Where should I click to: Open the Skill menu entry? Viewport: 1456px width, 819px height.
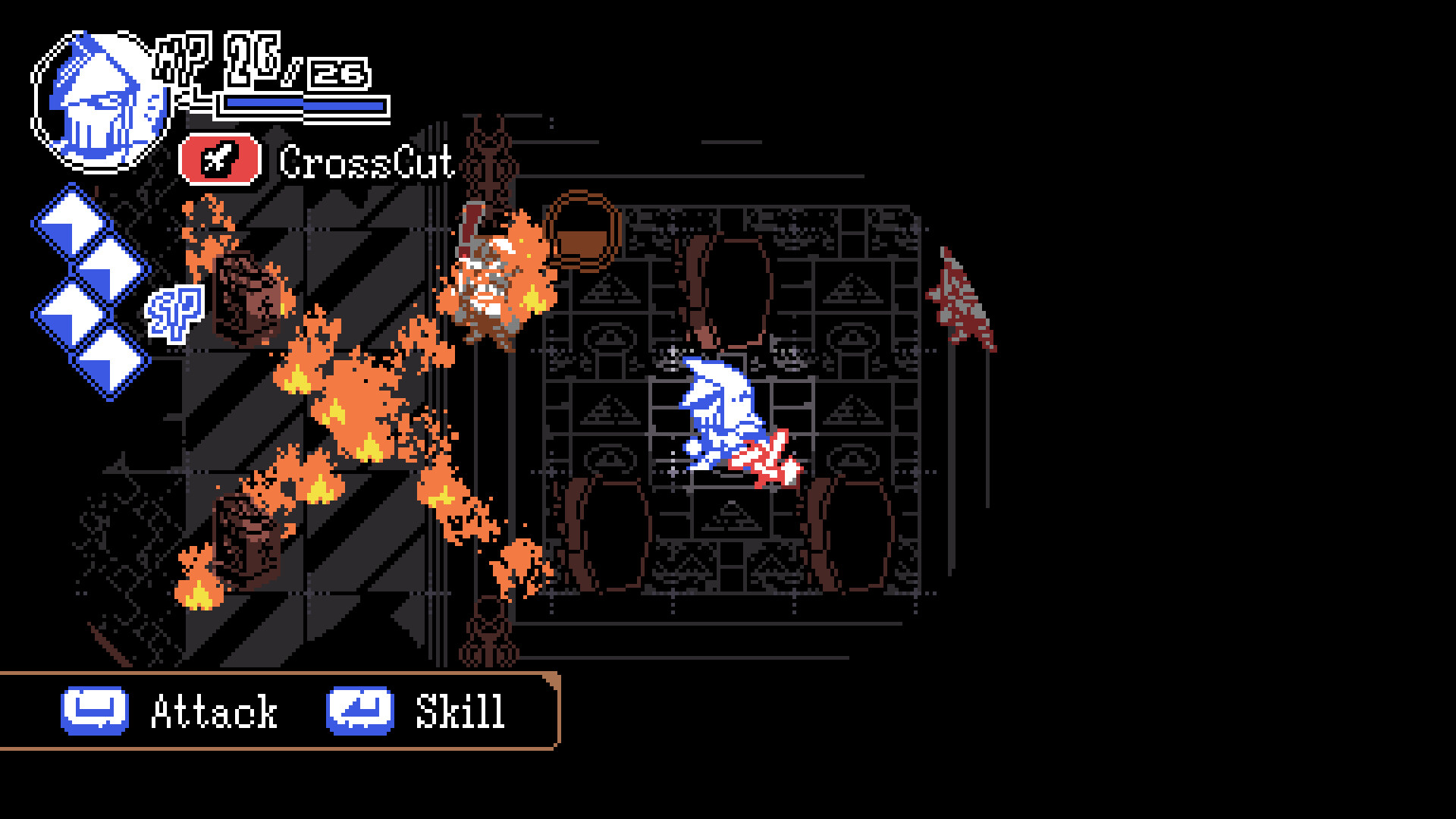[x=458, y=710]
